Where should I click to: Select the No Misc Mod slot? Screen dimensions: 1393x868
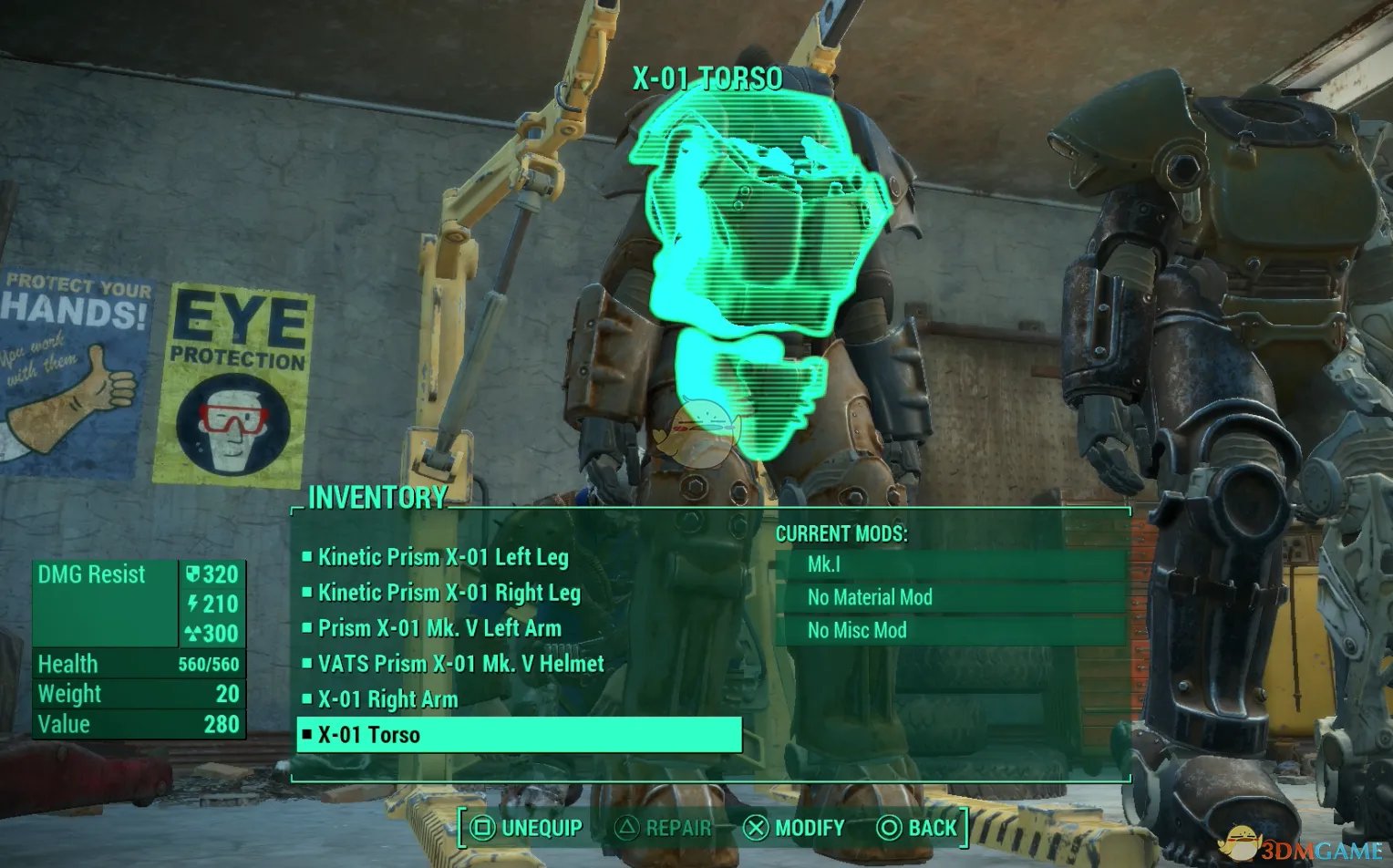click(951, 630)
